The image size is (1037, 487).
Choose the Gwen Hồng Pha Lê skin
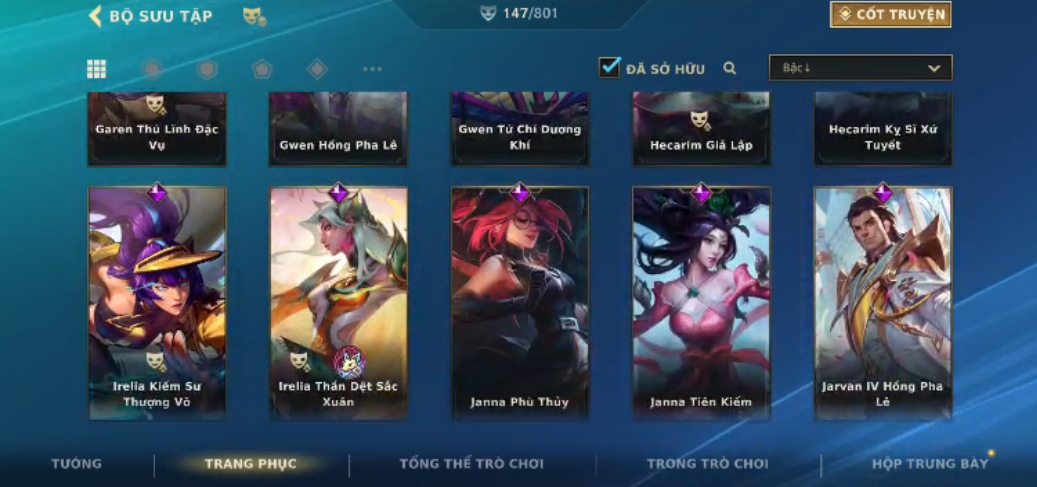click(x=338, y=129)
